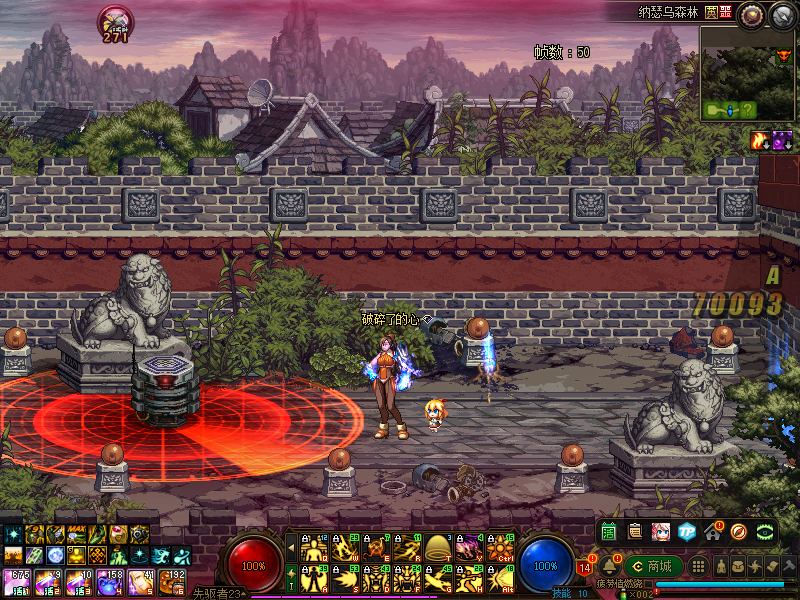
Task: Open the blue TP icon menu
Action: point(687,530)
